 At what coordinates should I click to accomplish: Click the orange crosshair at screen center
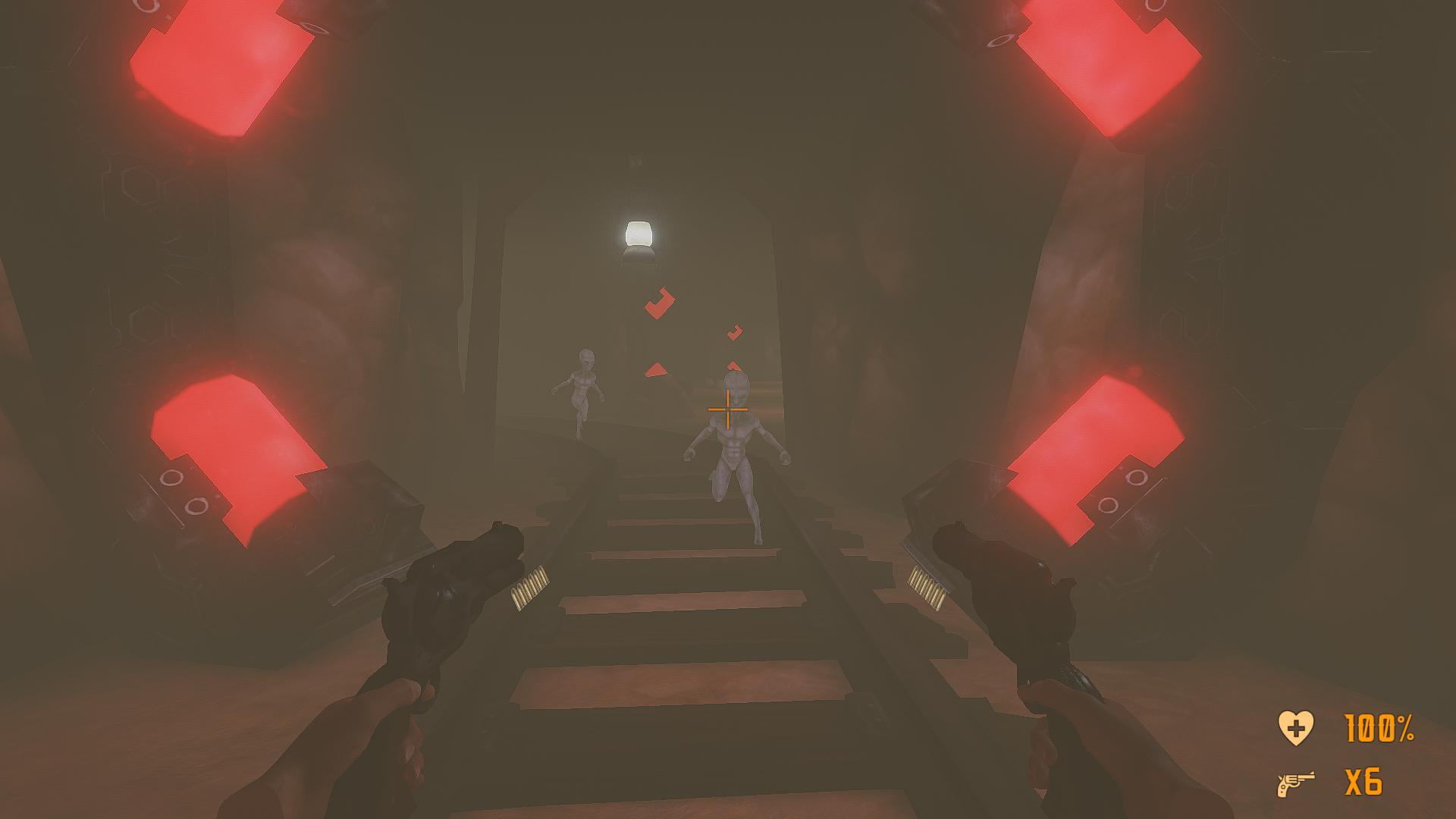pyautogui.click(x=727, y=409)
